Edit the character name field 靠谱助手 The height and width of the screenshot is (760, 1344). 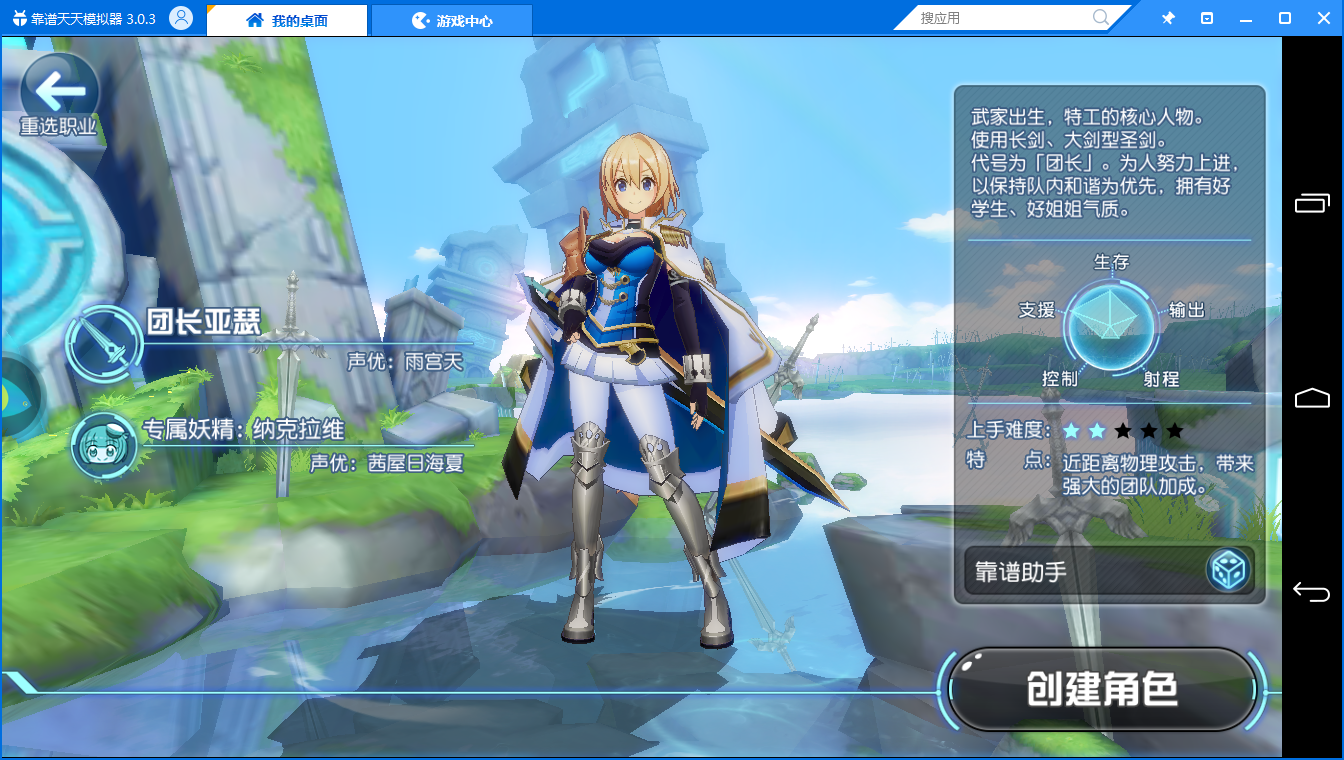1085,571
